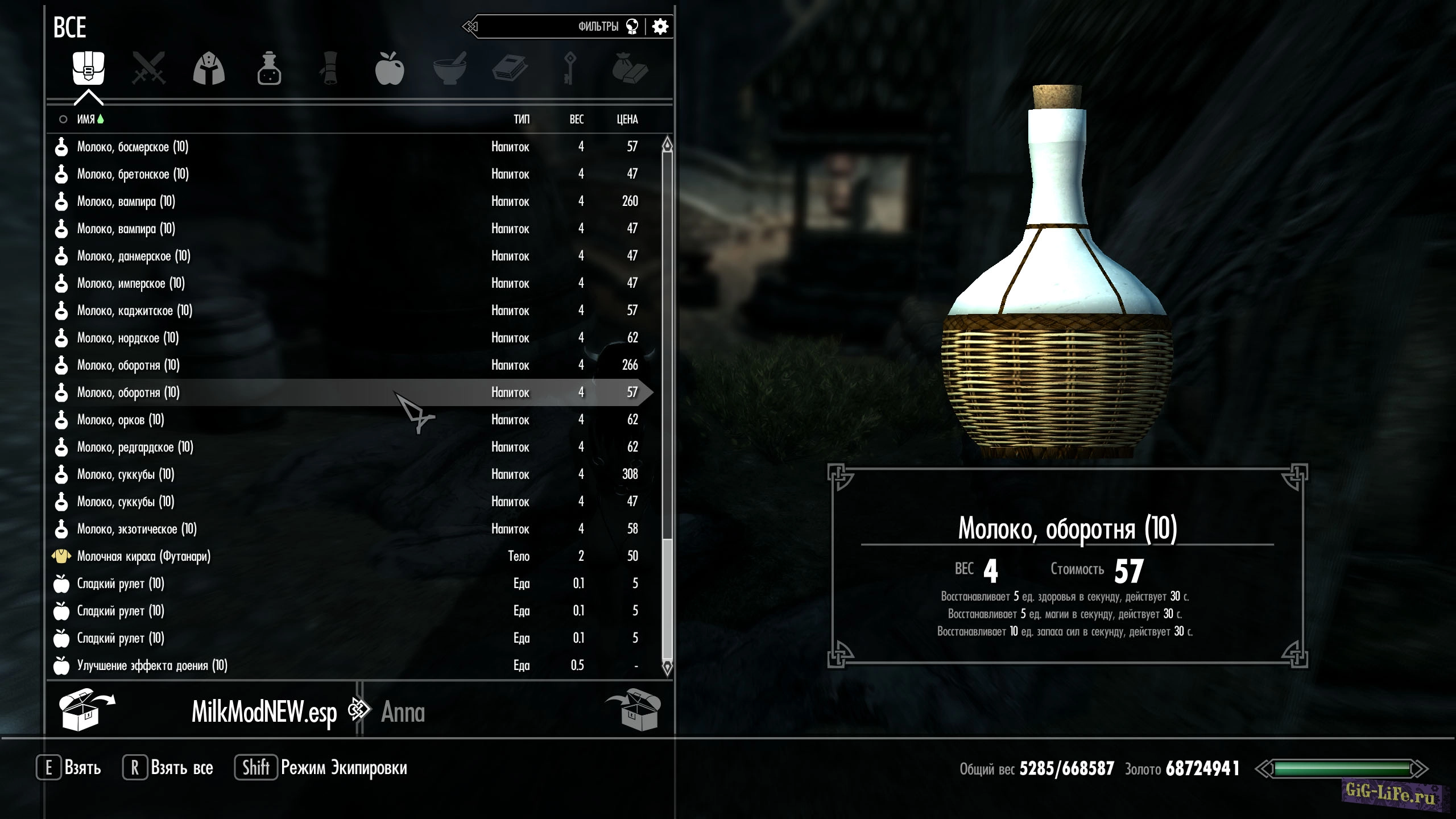Viewport: 1456px width, 819px height.
Task: Sort the list by ВЕС column
Action: 577,119
